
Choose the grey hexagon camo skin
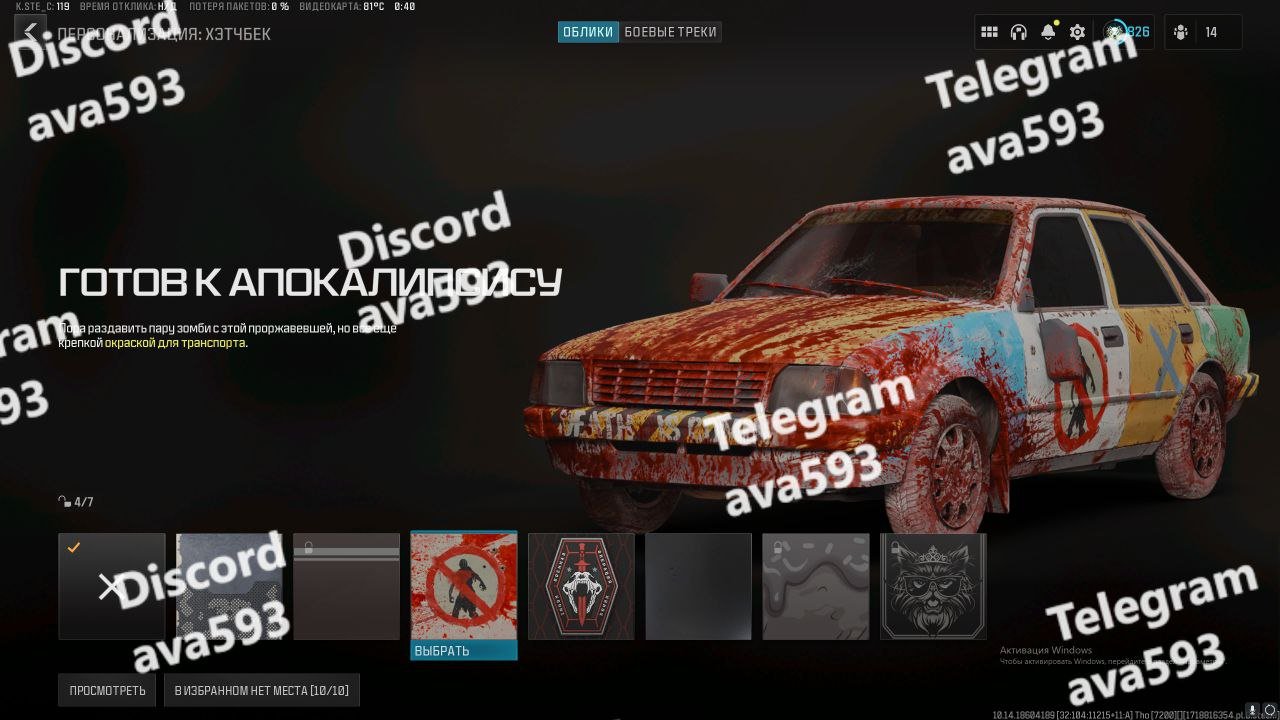(x=229, y=586)
